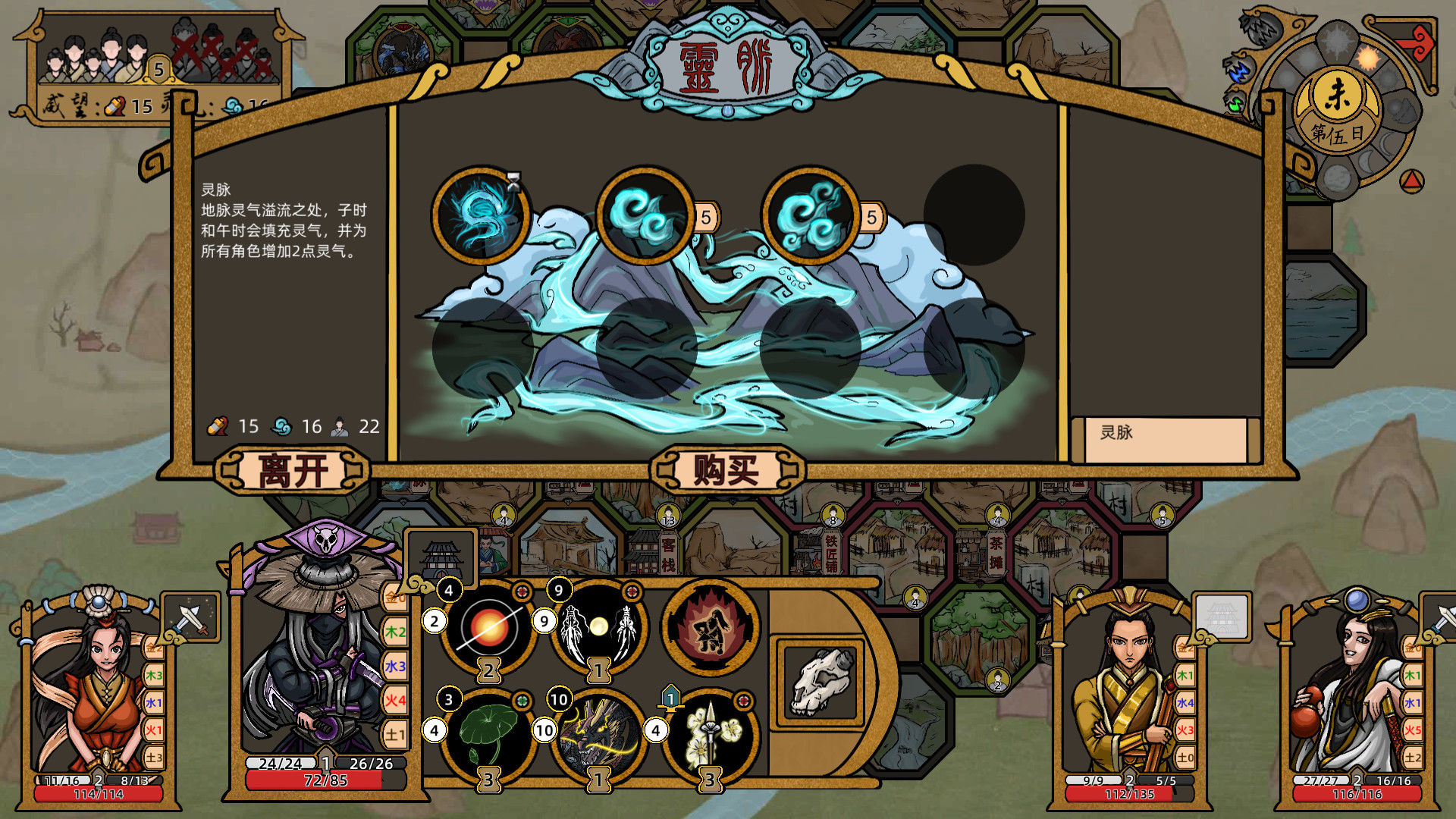The image size is (1456, 819).
Task: Select the blue vortex item with hourglass
Action: [x=481, y=216]
